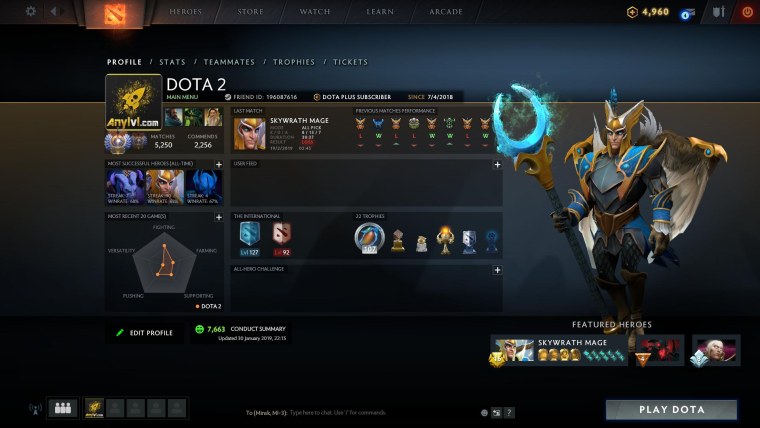Show the Trophies tab
This screenshot has height=428, width=760.
[x=294, y=62]
